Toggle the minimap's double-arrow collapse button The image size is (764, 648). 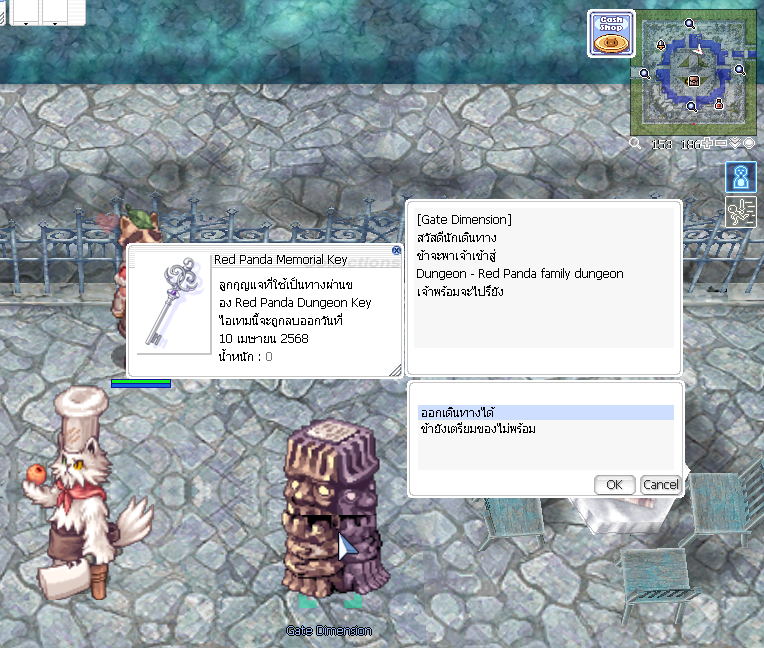[736, 144]
